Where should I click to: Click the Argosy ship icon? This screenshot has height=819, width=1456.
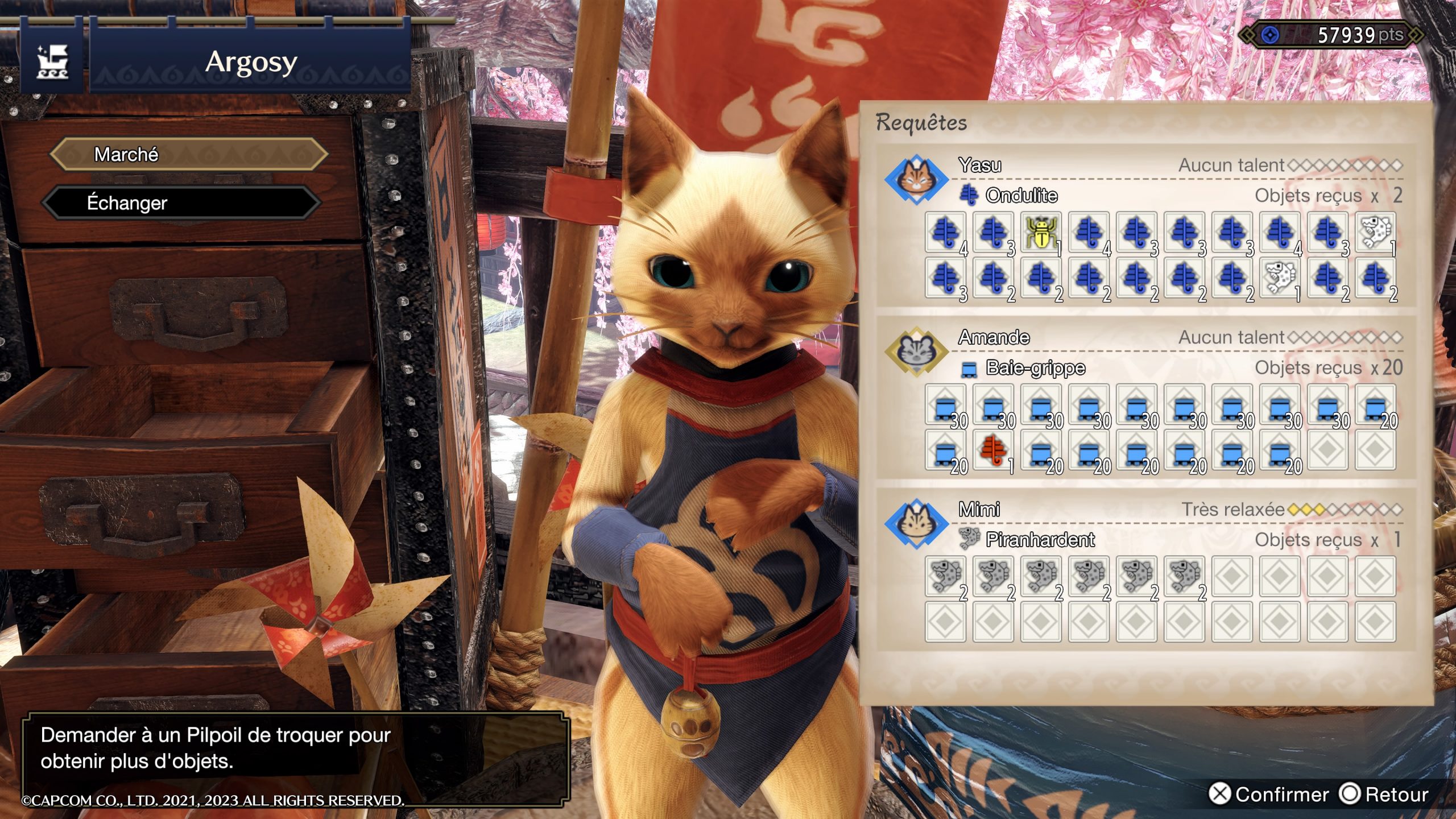pyautogui.click(x=52, y=61)
